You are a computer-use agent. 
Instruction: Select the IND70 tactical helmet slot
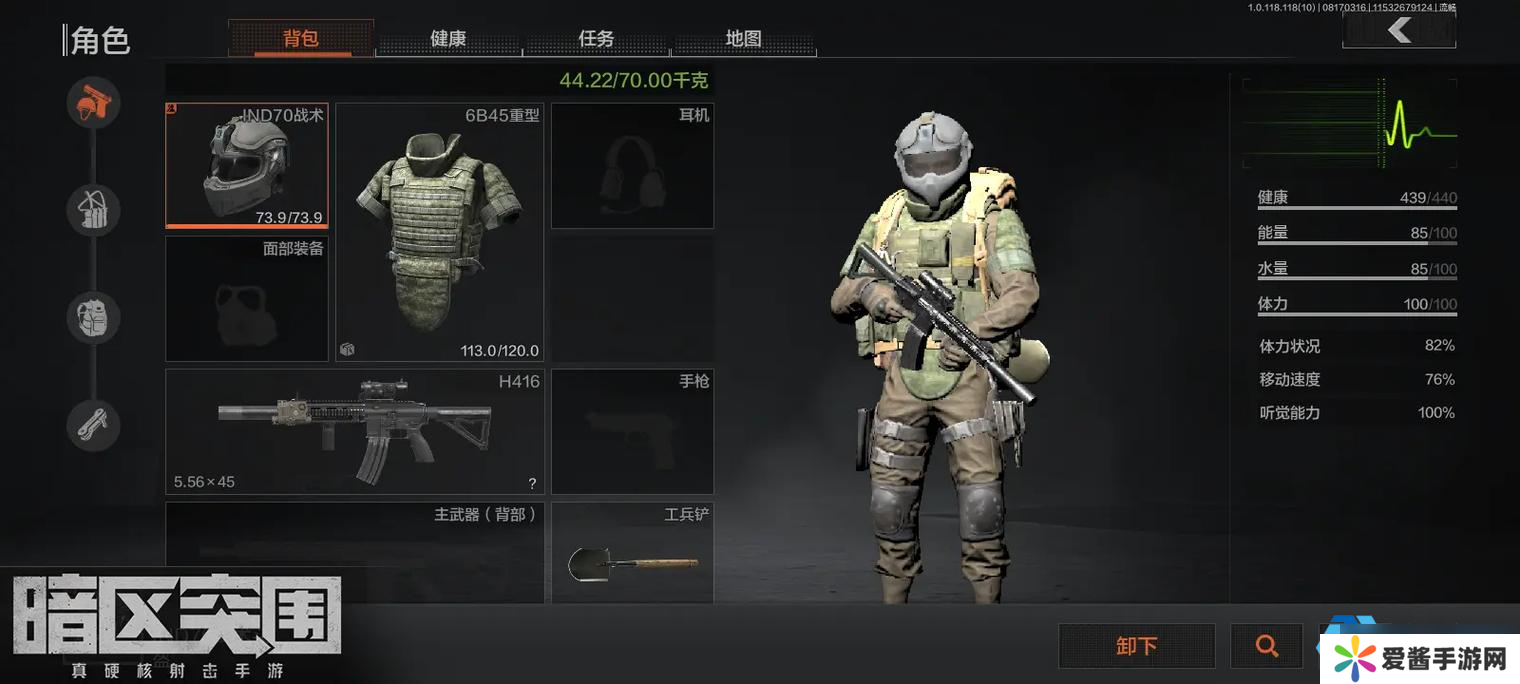point(247,165)
